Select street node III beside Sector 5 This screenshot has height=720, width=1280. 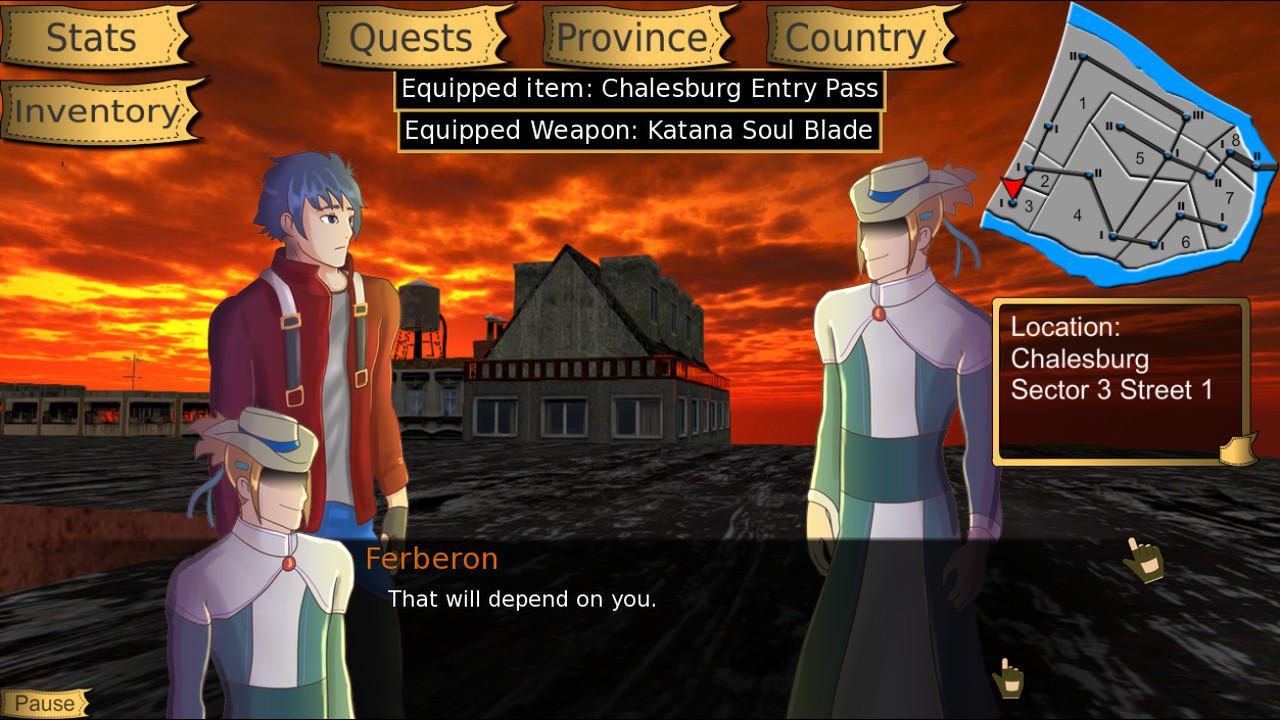pos(1184,115)
